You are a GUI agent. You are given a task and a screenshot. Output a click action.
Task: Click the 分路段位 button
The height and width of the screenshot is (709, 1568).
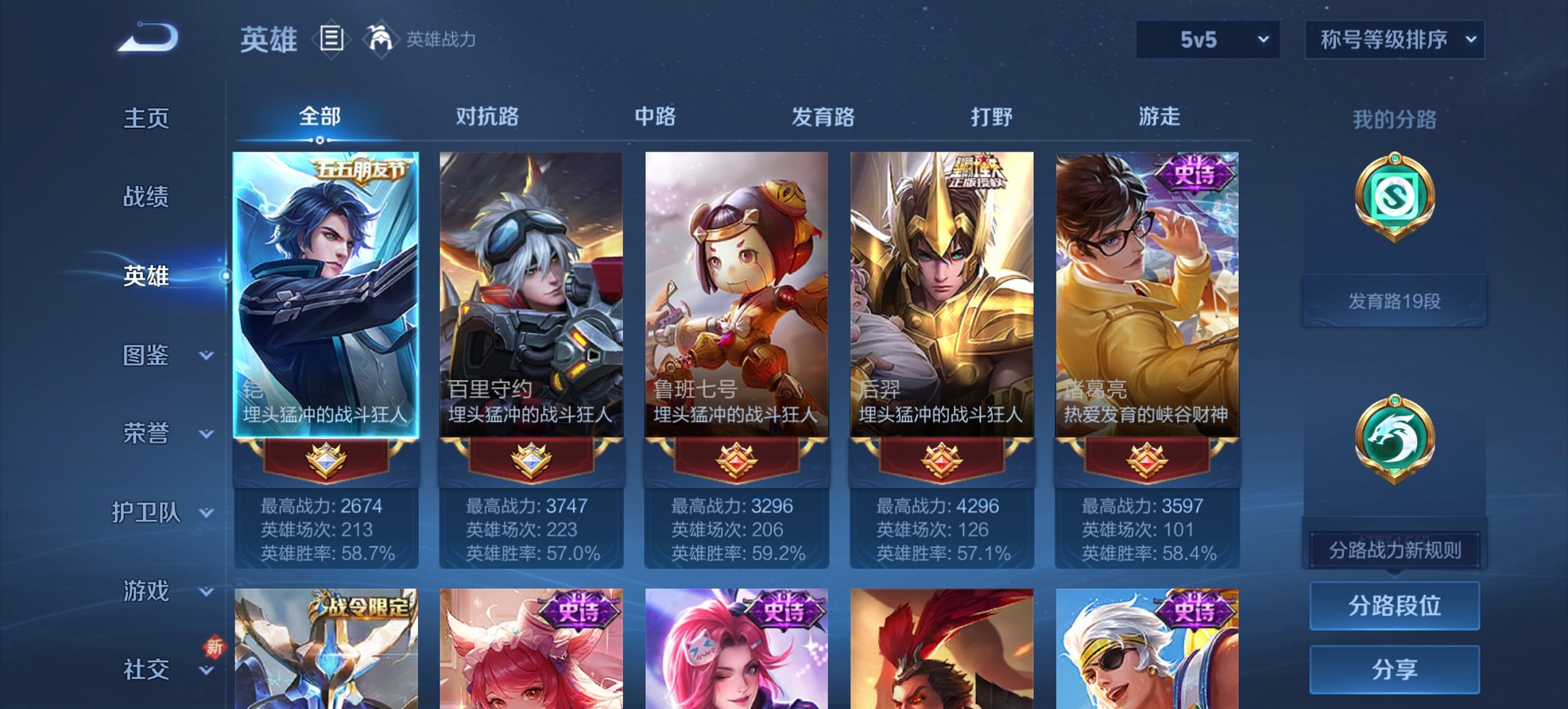[1394, 606]
